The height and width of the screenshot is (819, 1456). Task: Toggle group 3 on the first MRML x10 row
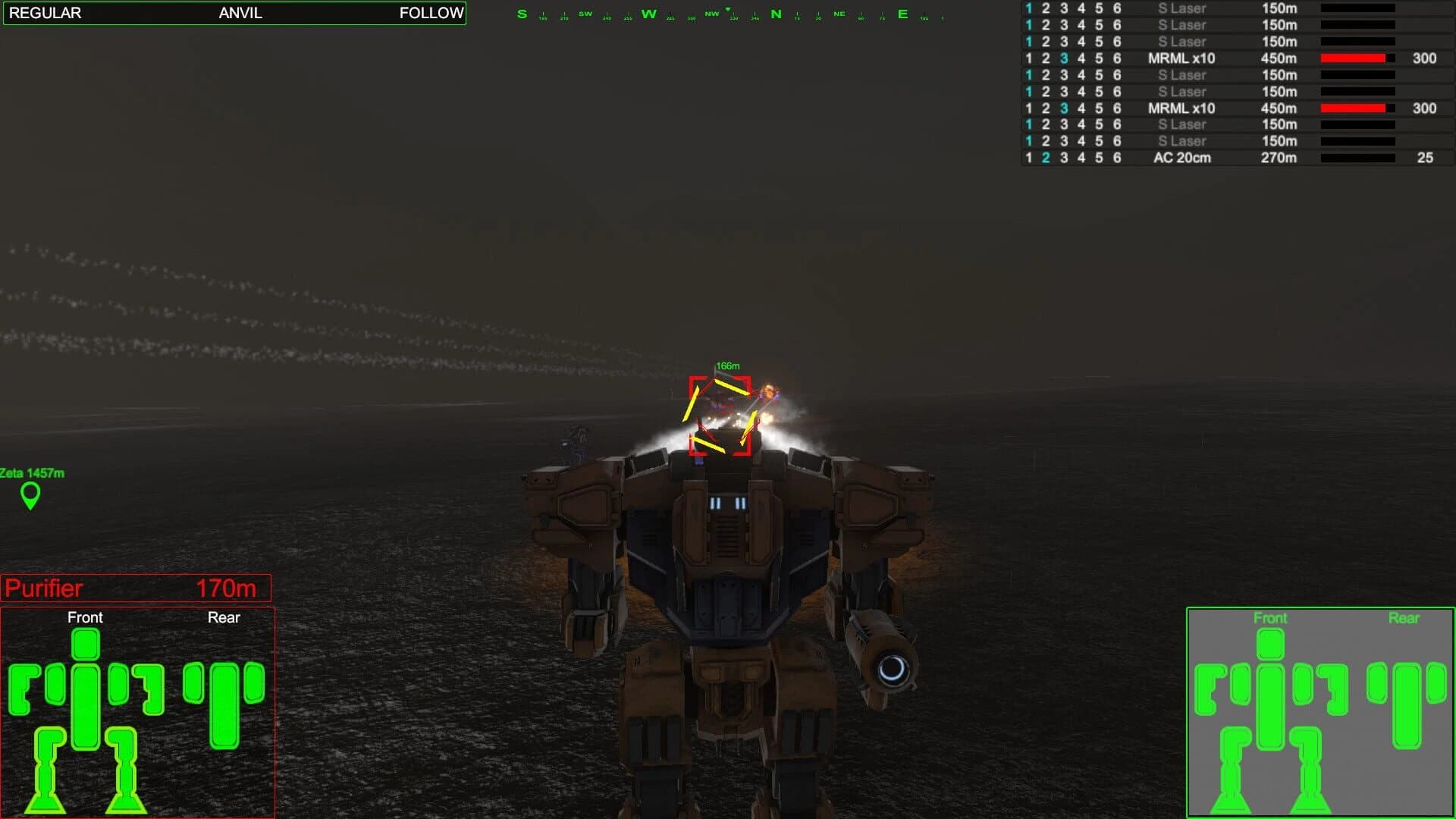coord(1062,58)
